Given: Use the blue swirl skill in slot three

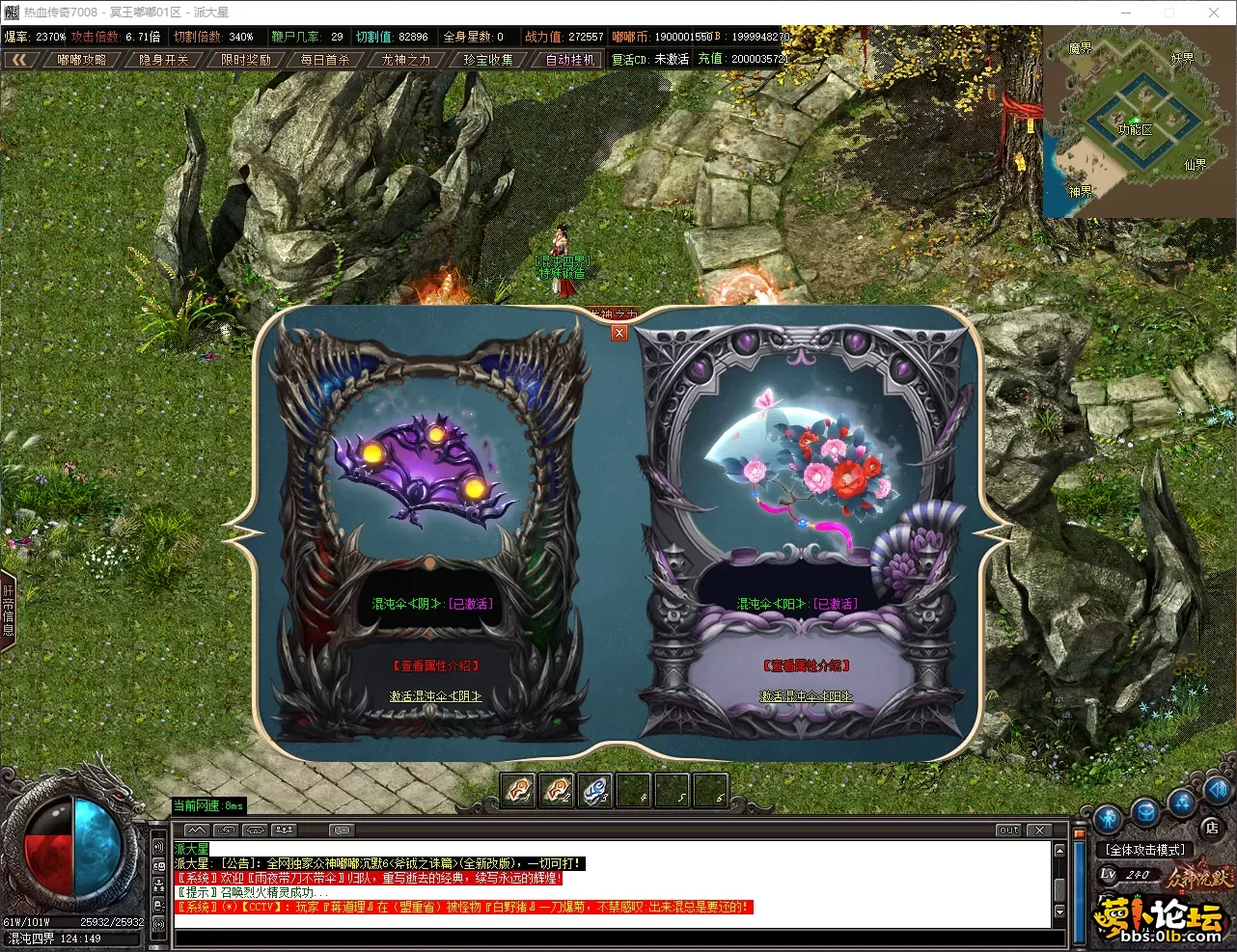Looking at the screenshot, I should click(x=595, y=791).
